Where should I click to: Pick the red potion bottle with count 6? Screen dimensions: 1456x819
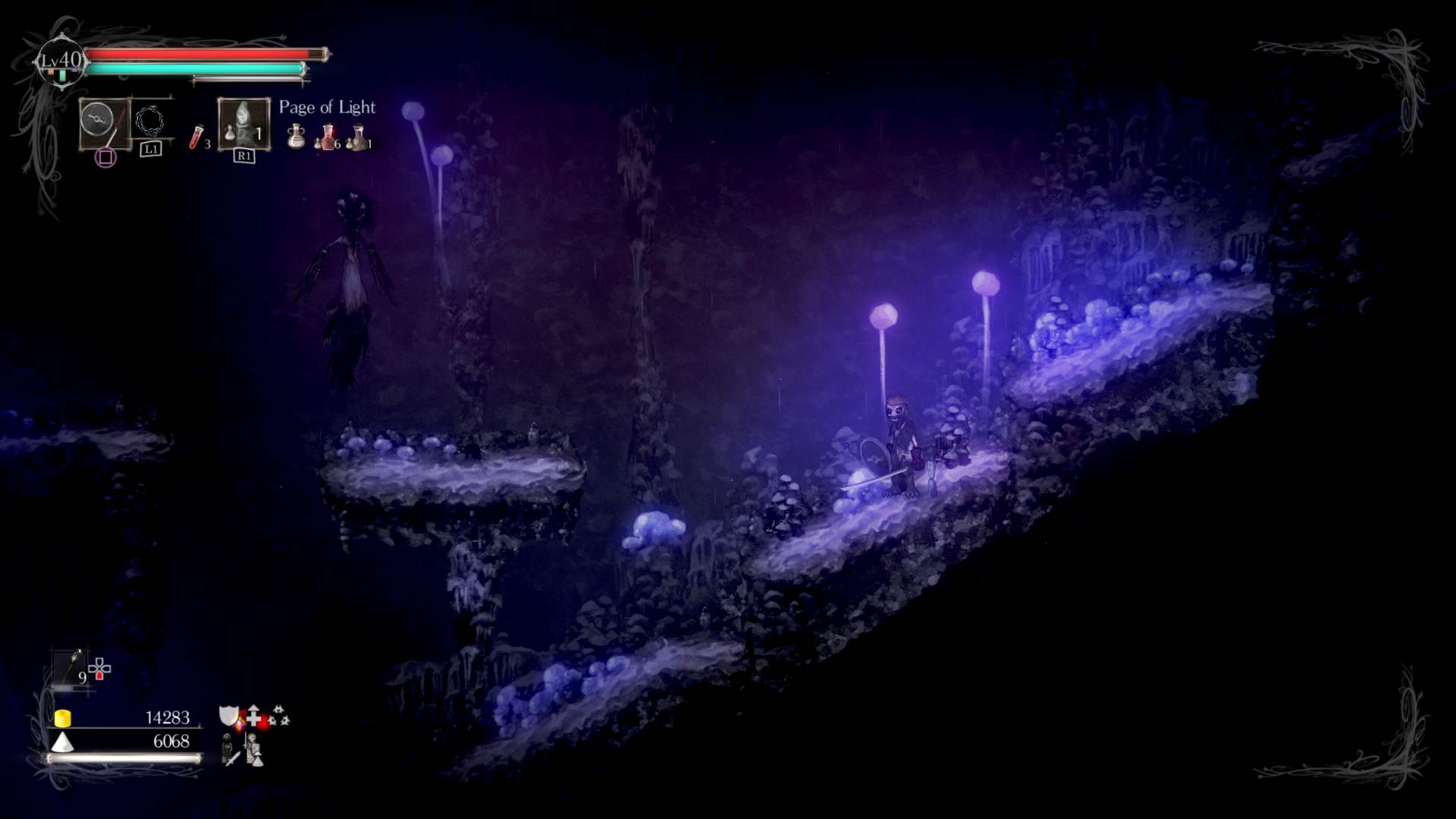(327, 137)
